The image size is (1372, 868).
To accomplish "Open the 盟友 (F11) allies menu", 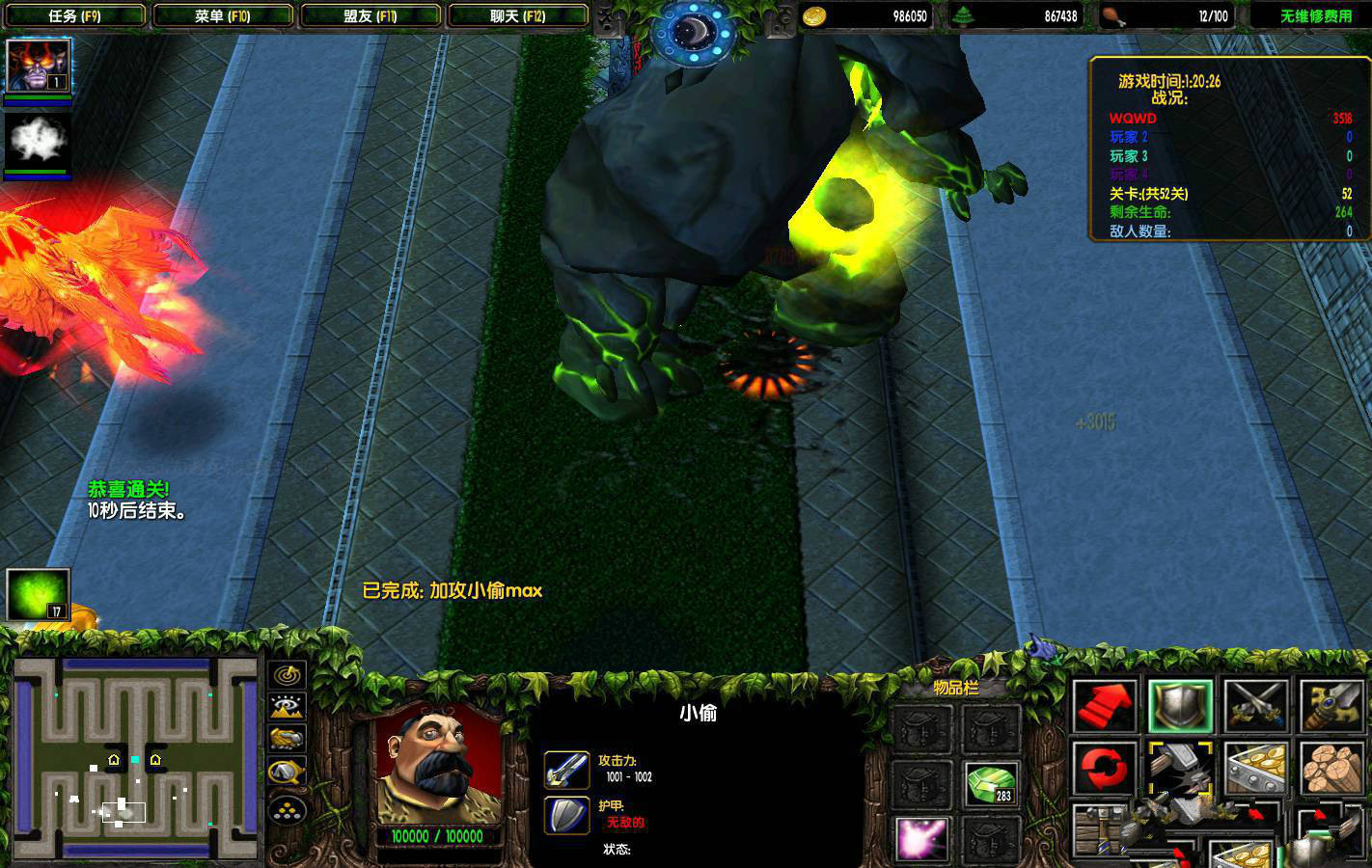I will (370, 16).
